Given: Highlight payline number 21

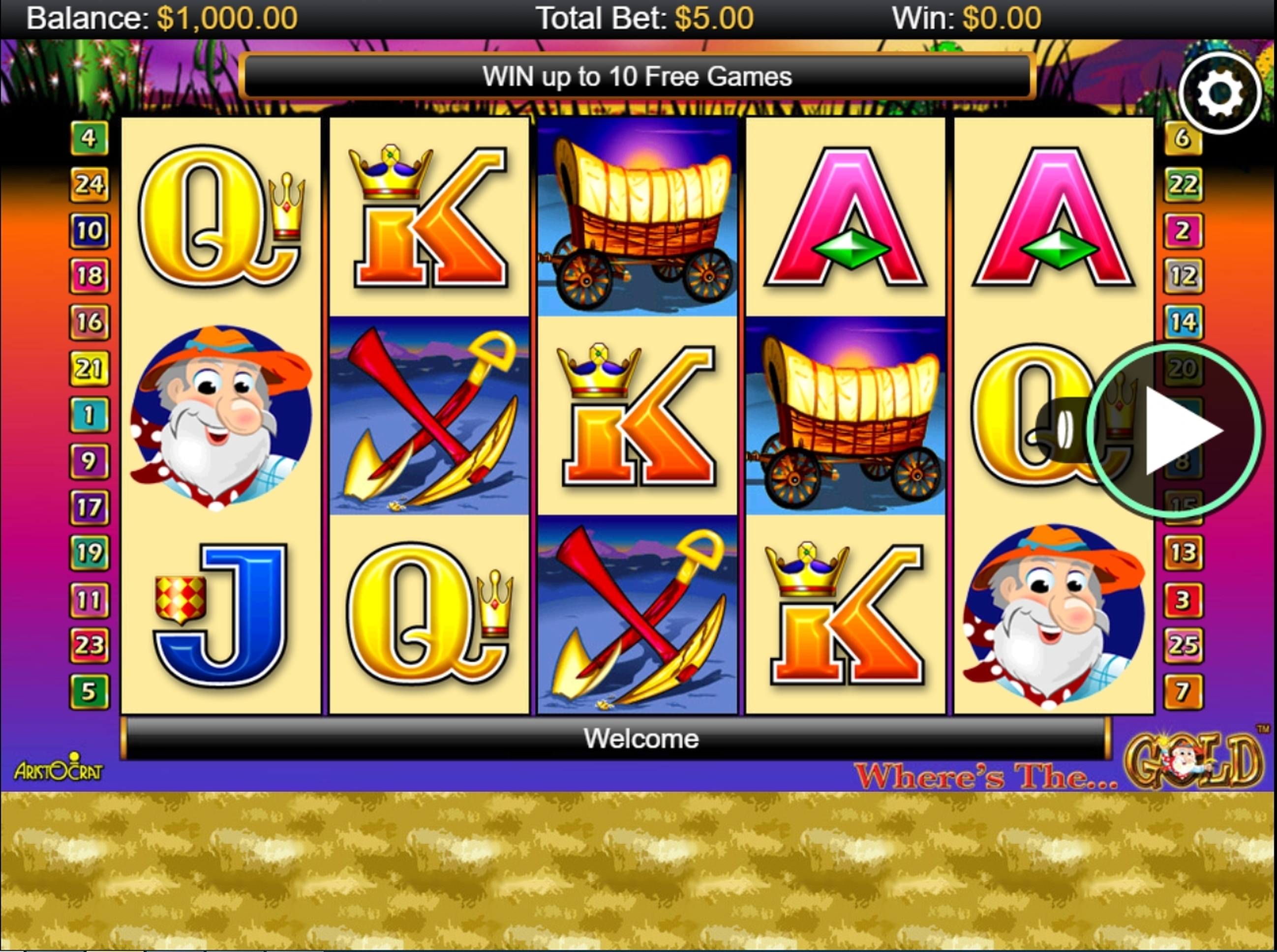Looking at the screenshot, I should [89, 368].
